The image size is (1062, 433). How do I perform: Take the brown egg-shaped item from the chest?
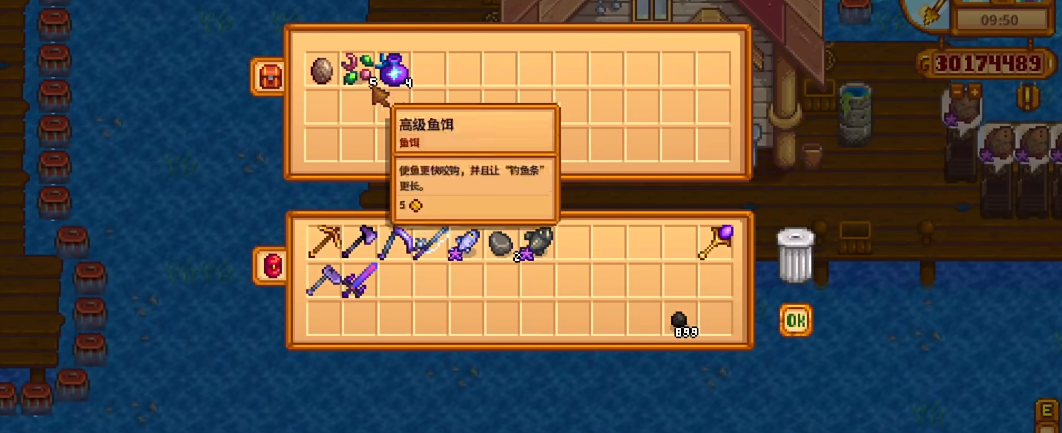(x=322, y=70)
